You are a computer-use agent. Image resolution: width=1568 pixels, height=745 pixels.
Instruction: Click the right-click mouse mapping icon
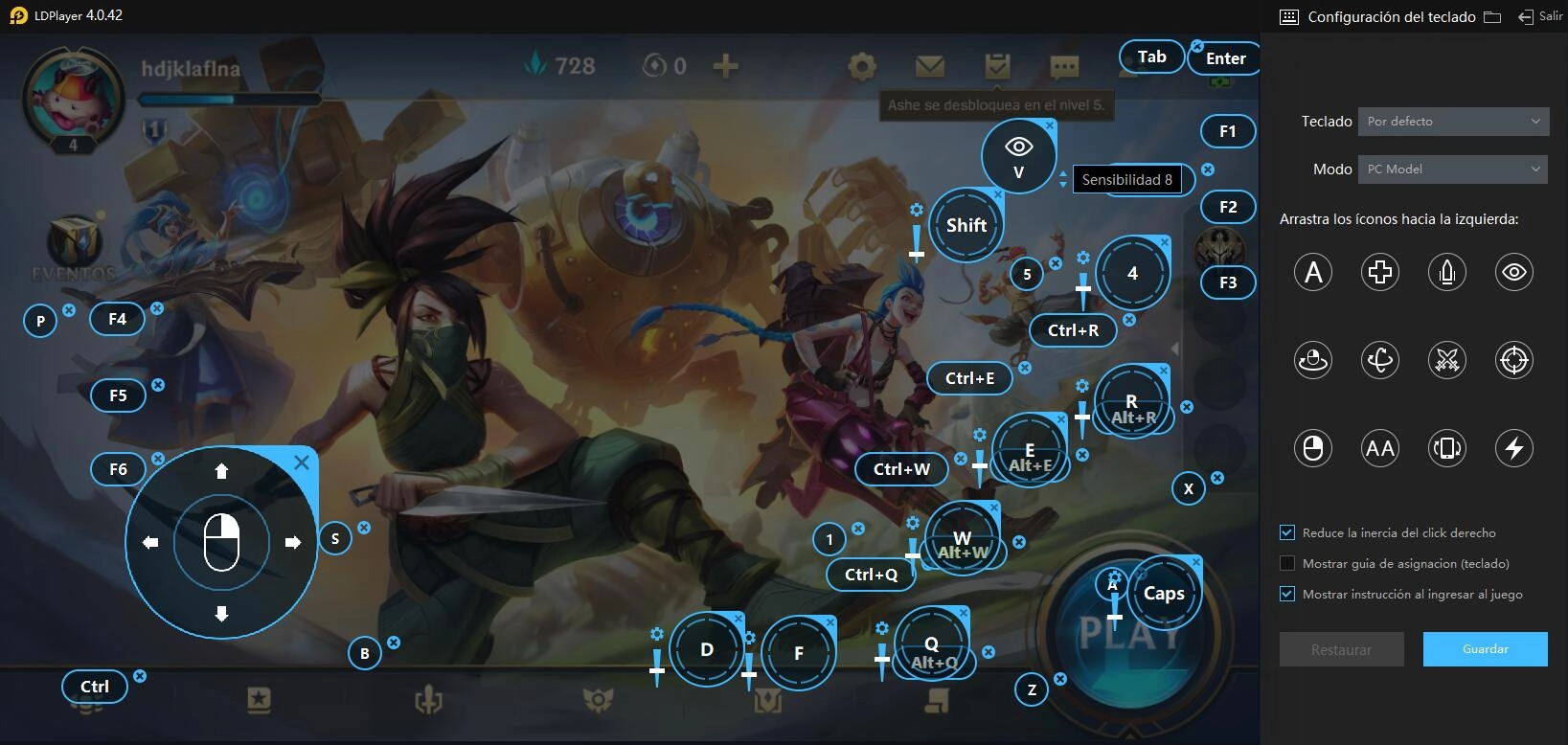pyautogui.click(x=1312, y=447)
